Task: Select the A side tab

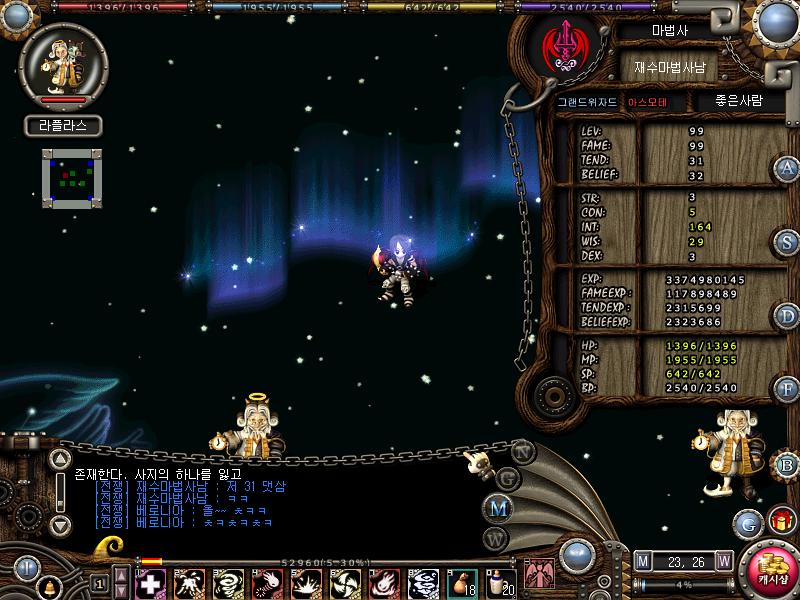Action: [788, 167]
